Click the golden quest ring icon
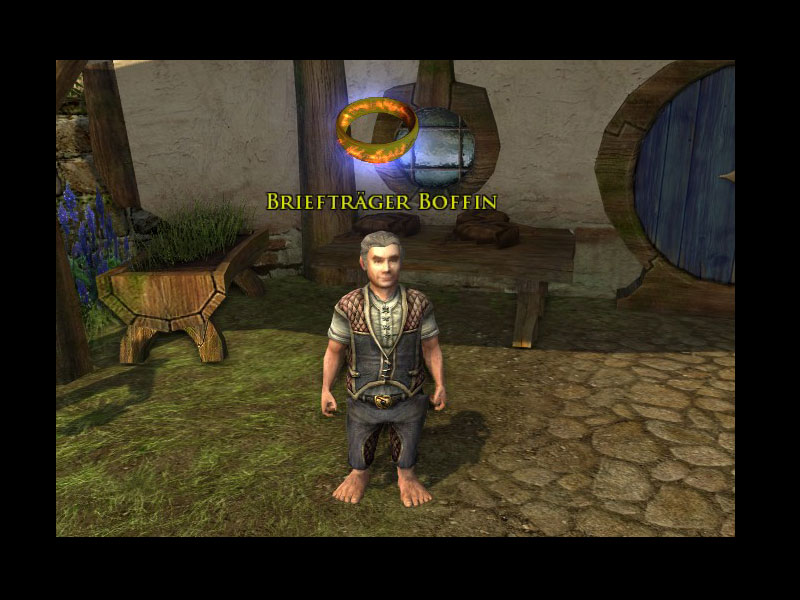 tap(378, 130)
